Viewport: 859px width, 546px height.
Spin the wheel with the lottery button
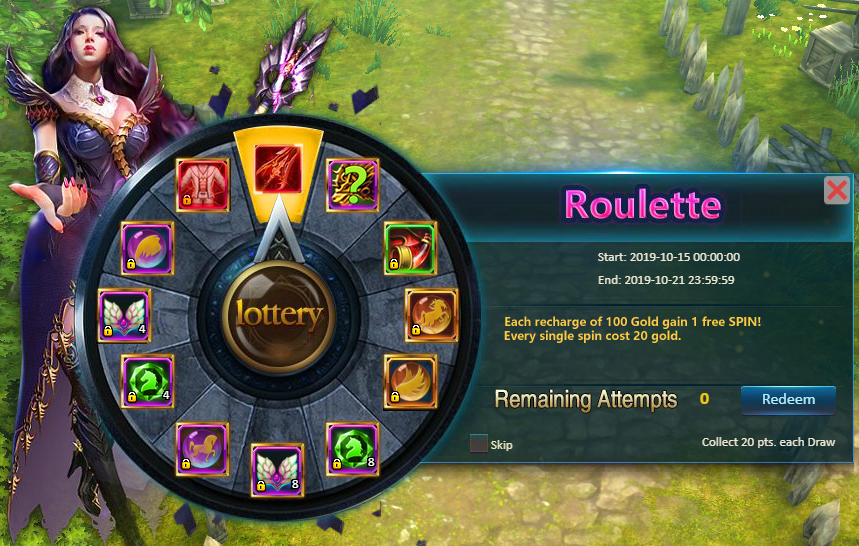click(279, 315)
